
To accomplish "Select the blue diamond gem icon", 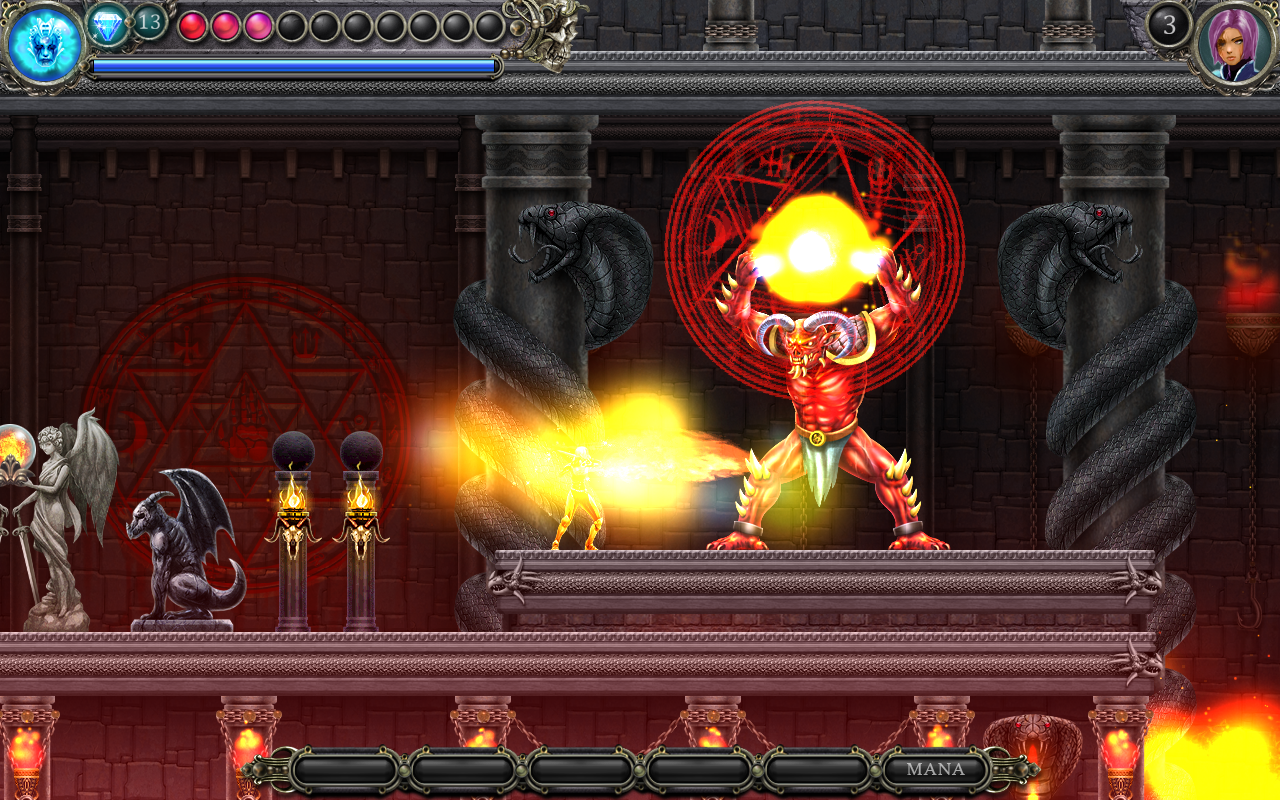I will (107, 25).
